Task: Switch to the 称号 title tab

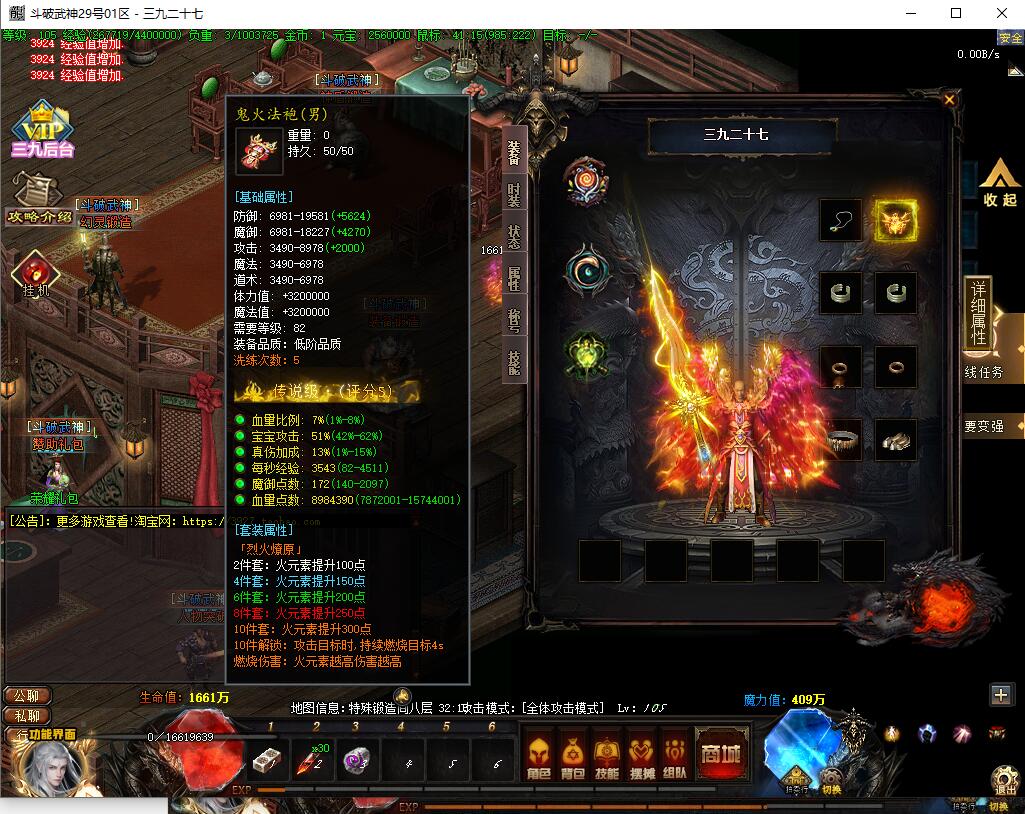Action: pyautogui.click(x=514, y=321)
